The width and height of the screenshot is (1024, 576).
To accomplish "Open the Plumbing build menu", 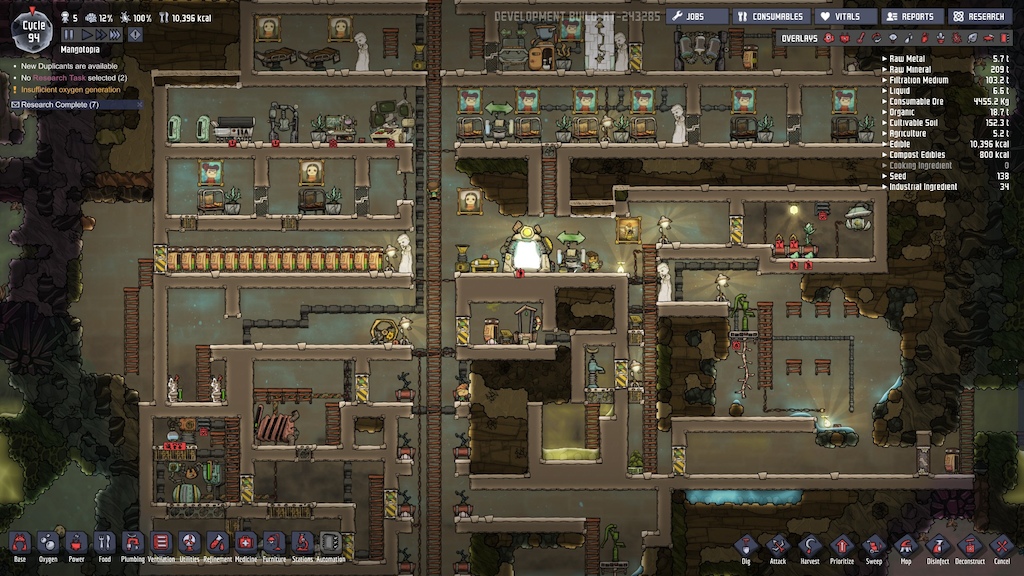I will click(133, 545).
